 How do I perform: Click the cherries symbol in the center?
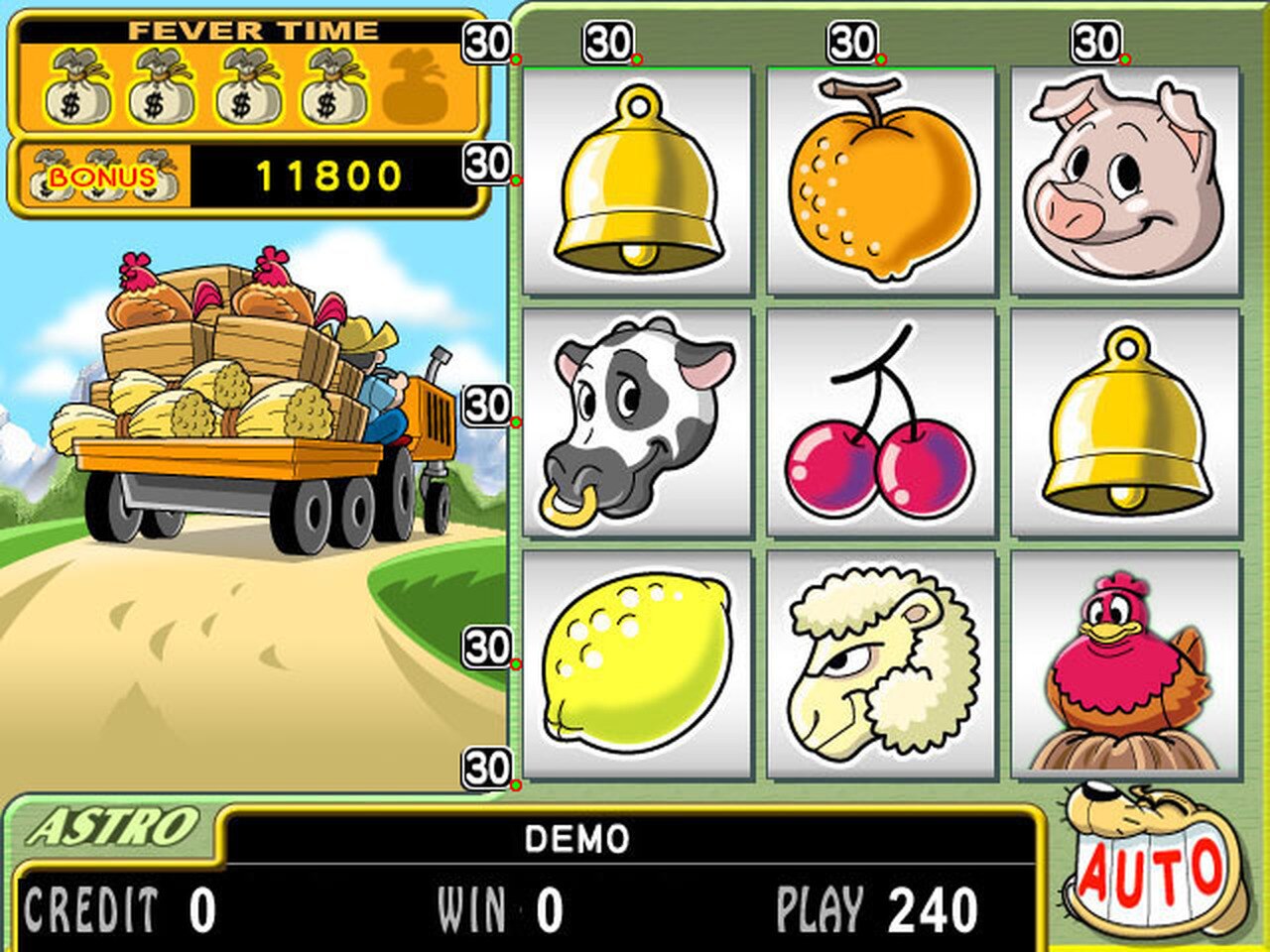coord(878,436)
